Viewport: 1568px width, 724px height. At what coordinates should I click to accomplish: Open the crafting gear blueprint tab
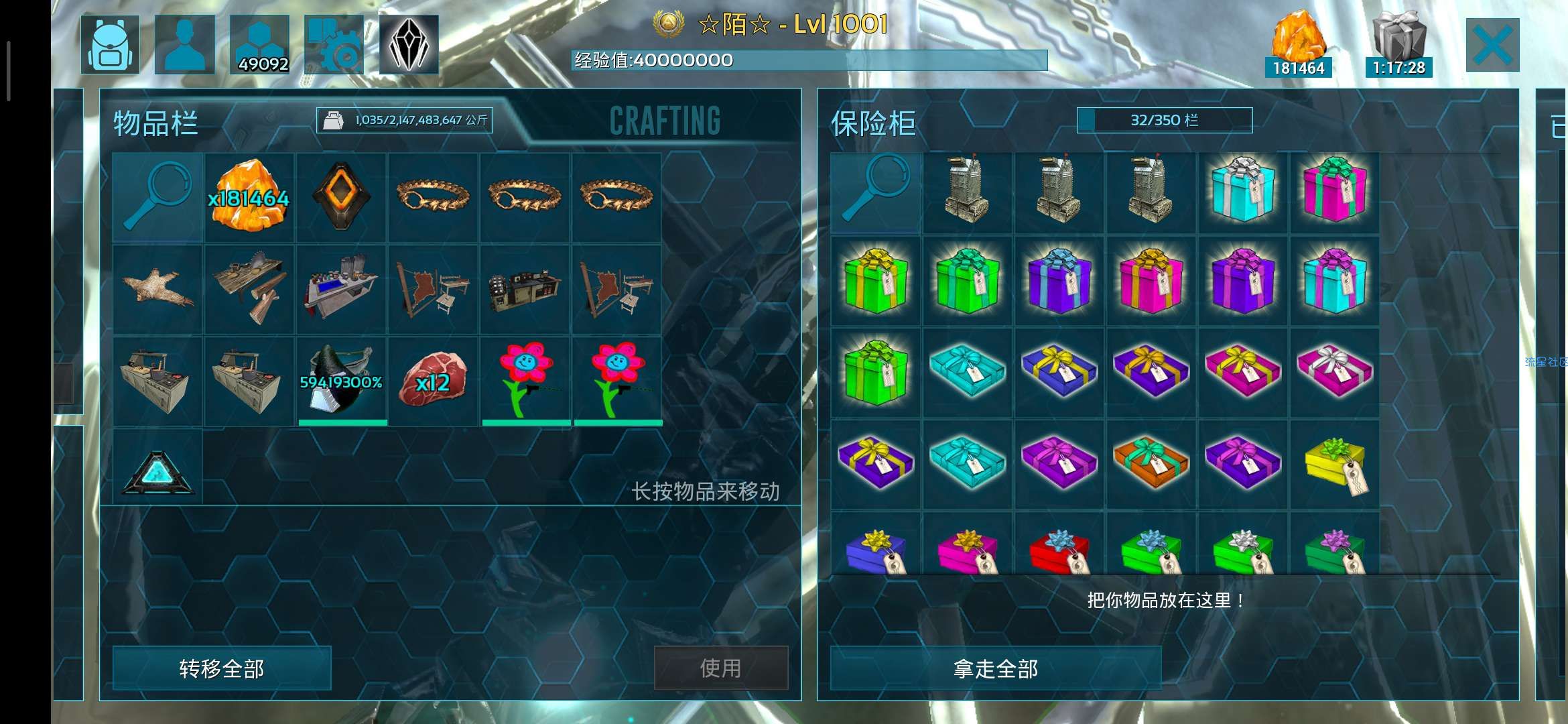pyautogui.click(x=334, y=45)
